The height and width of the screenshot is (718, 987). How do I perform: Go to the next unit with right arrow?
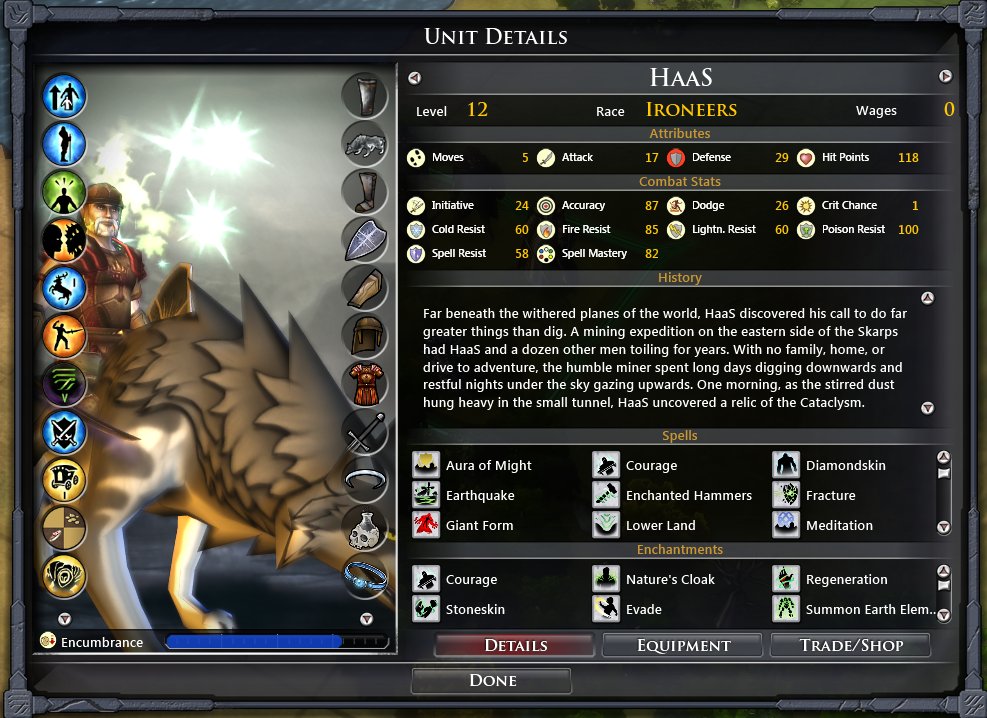945,77
